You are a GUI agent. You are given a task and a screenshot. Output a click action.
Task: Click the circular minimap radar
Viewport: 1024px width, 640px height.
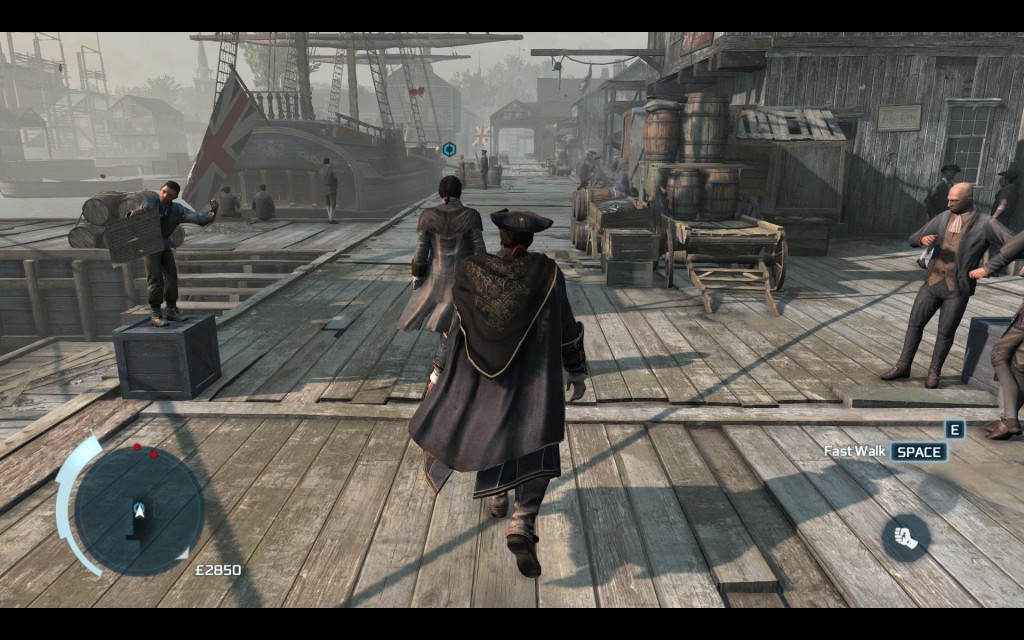(139, 510)
